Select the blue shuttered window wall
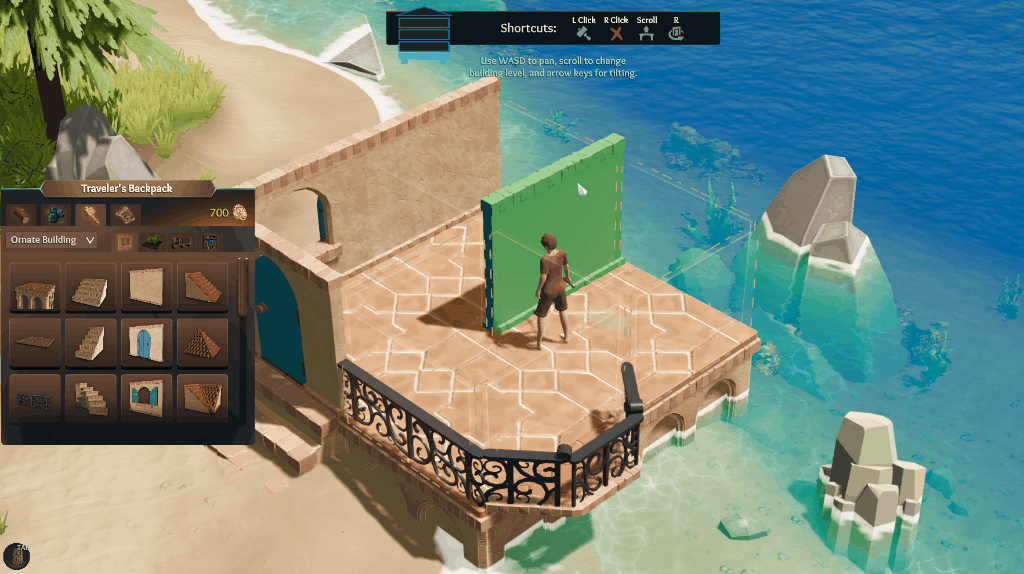The width and height of the screenshot is (1024, 574). (146, 398)
